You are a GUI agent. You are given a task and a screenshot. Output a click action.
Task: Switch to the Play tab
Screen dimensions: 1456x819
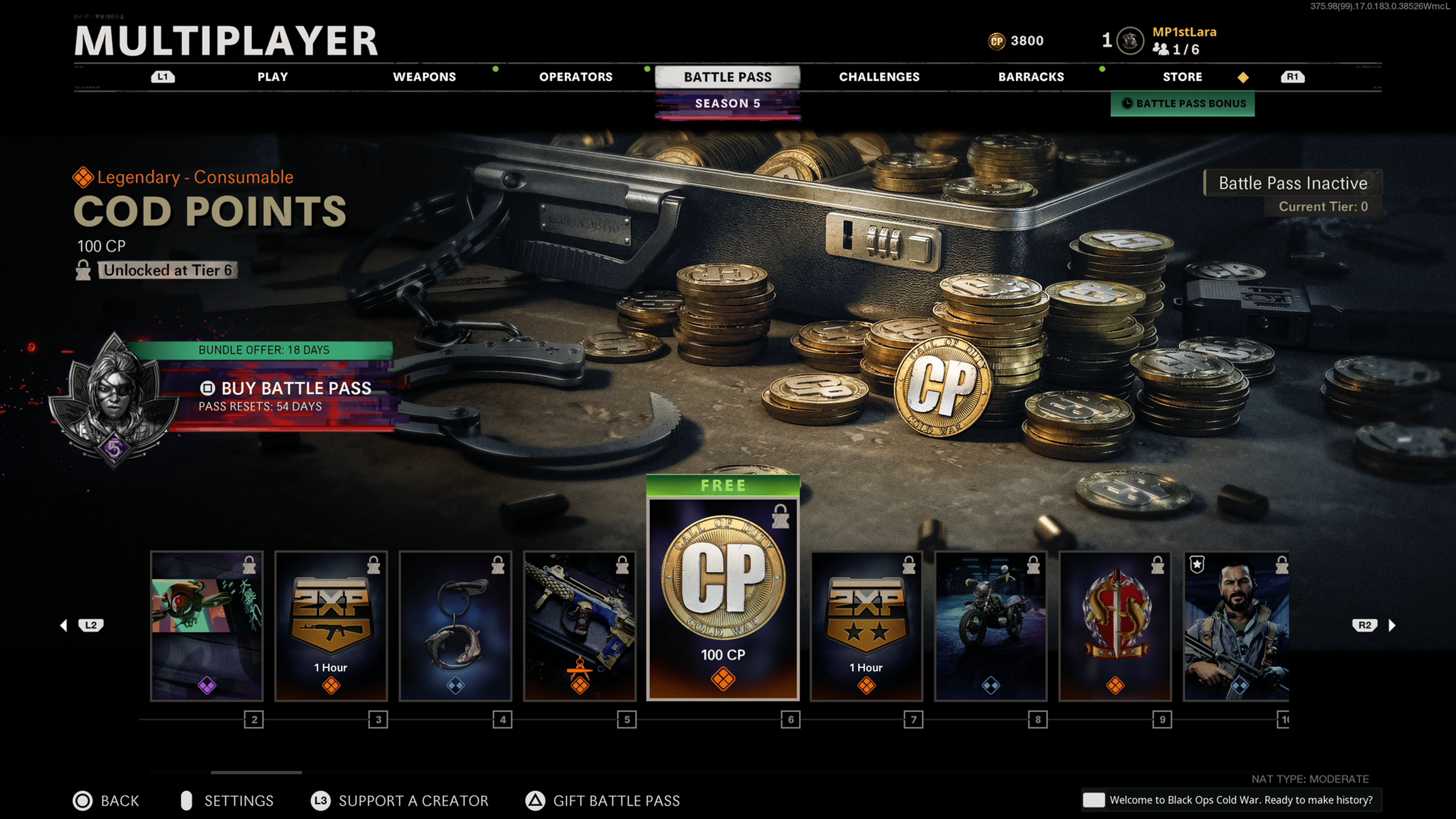coord(273,77)
